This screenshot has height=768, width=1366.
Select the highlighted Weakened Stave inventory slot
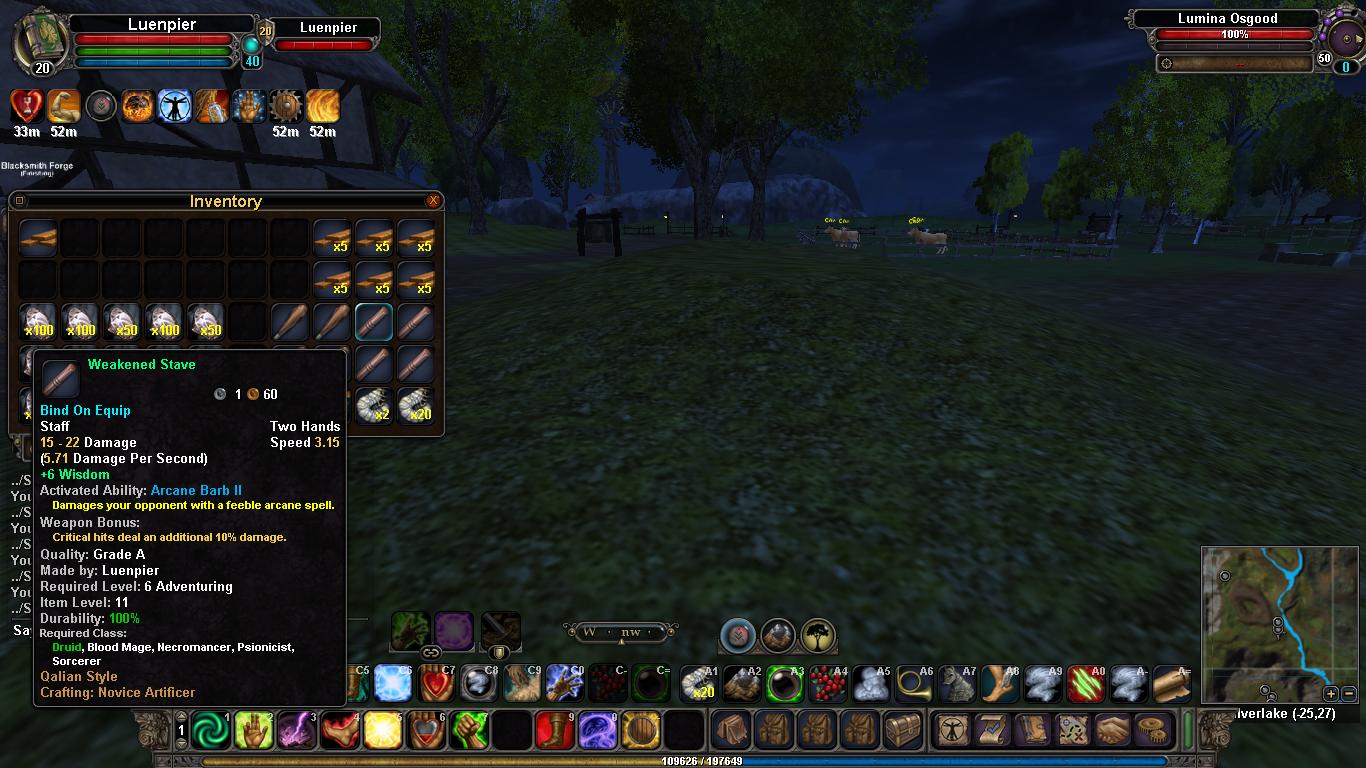click(374, 322)
